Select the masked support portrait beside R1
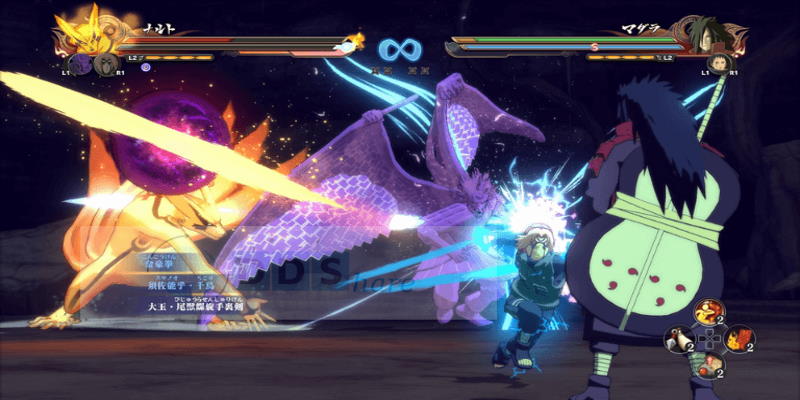 pyautogui.click(x=105, y=65)
